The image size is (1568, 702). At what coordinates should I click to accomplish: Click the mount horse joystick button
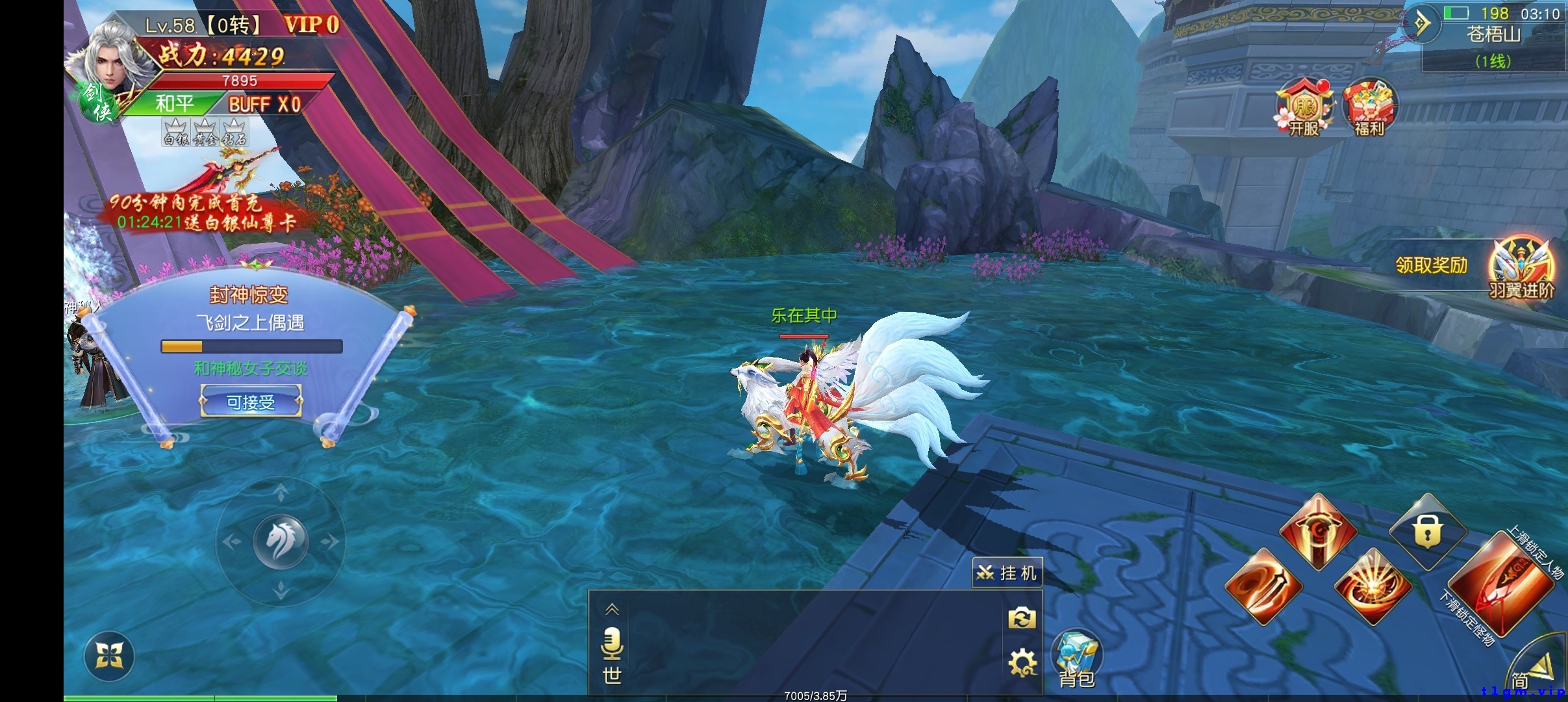(x=281, y=541)
